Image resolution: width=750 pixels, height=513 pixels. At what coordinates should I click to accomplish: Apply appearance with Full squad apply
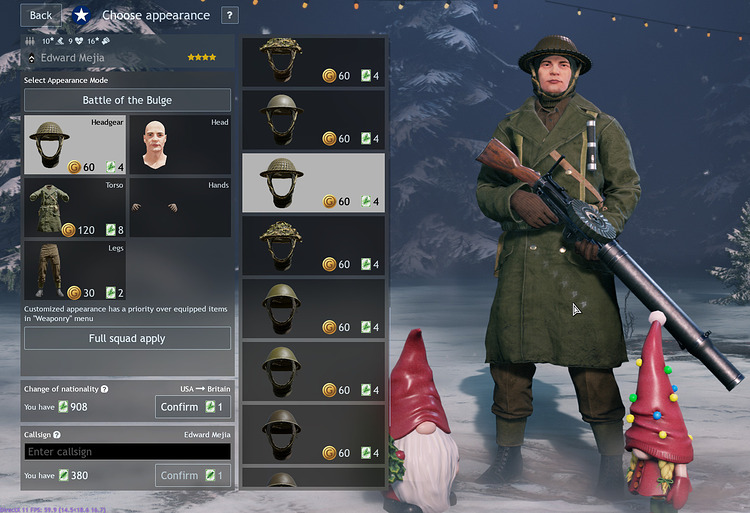click(127, 338)
